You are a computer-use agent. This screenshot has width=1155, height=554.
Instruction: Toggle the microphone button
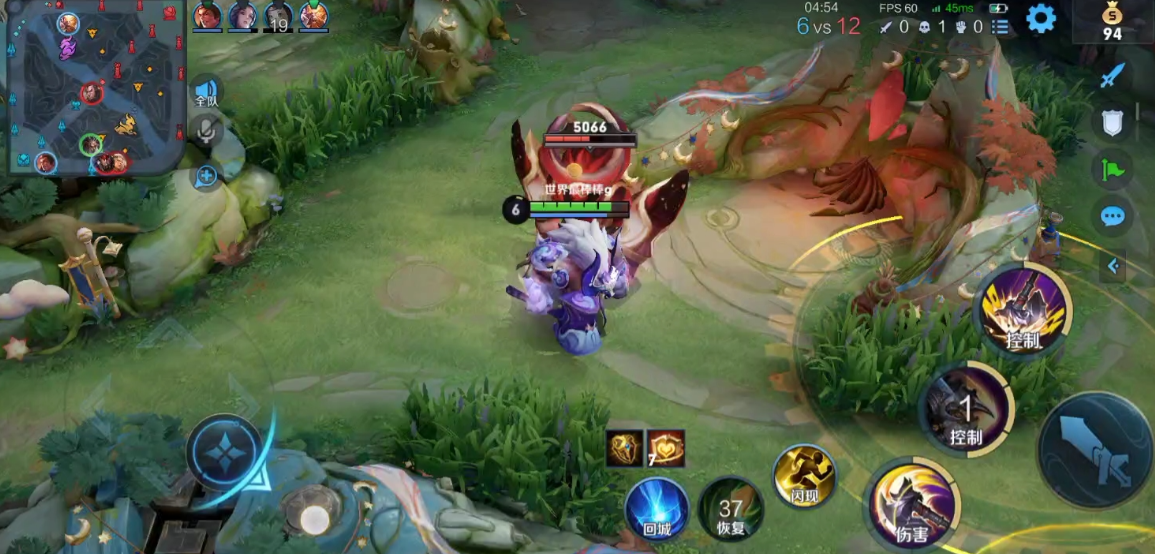click(x=206, y=130)
